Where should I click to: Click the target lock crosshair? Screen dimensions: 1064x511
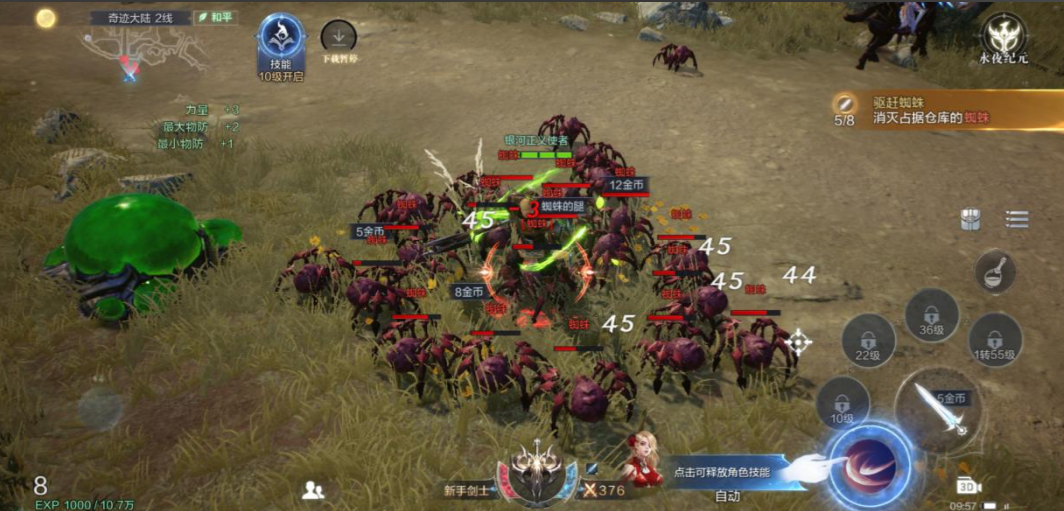(x=798, y=343)
